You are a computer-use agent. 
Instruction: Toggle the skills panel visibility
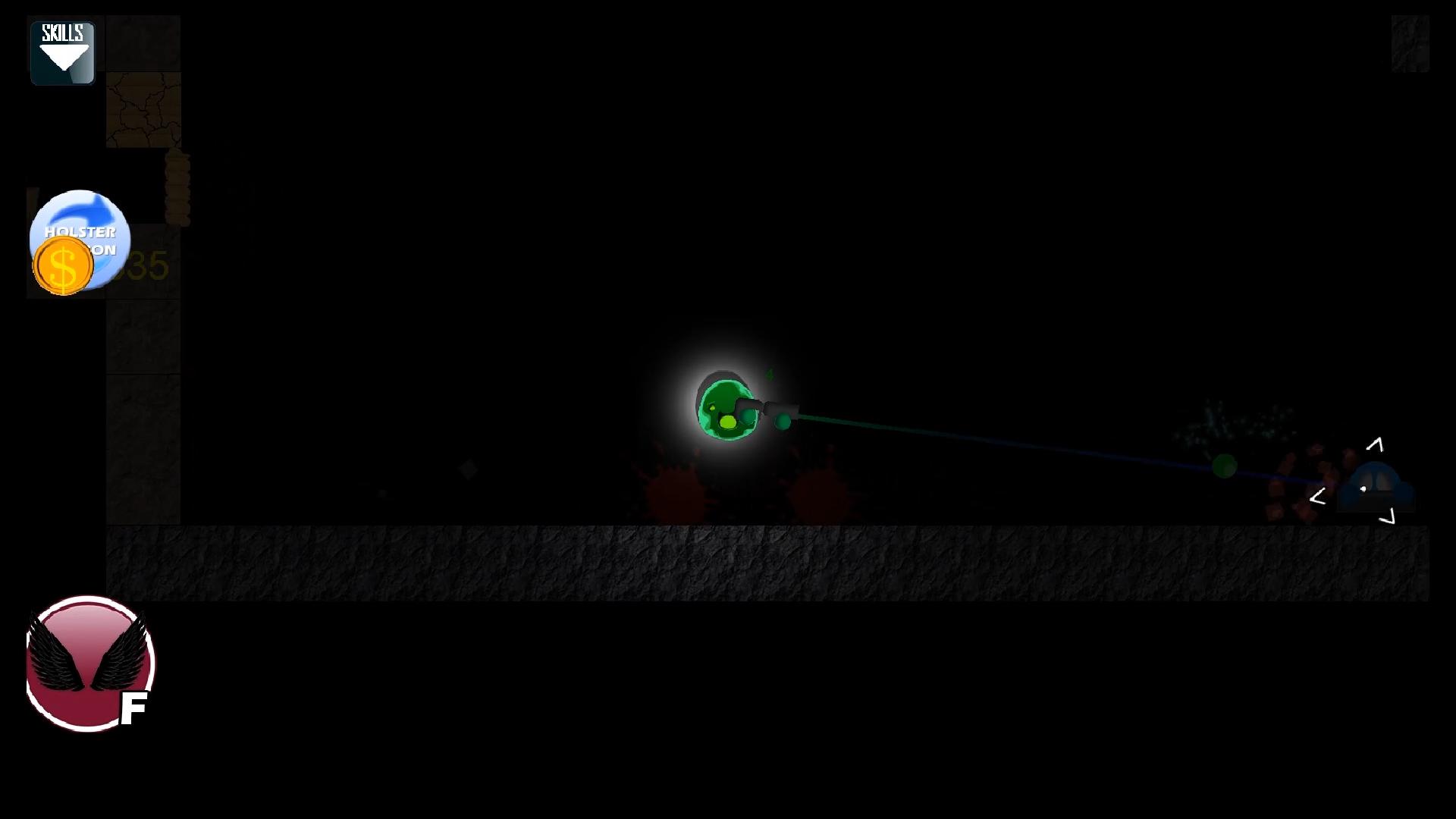(63, 50)
